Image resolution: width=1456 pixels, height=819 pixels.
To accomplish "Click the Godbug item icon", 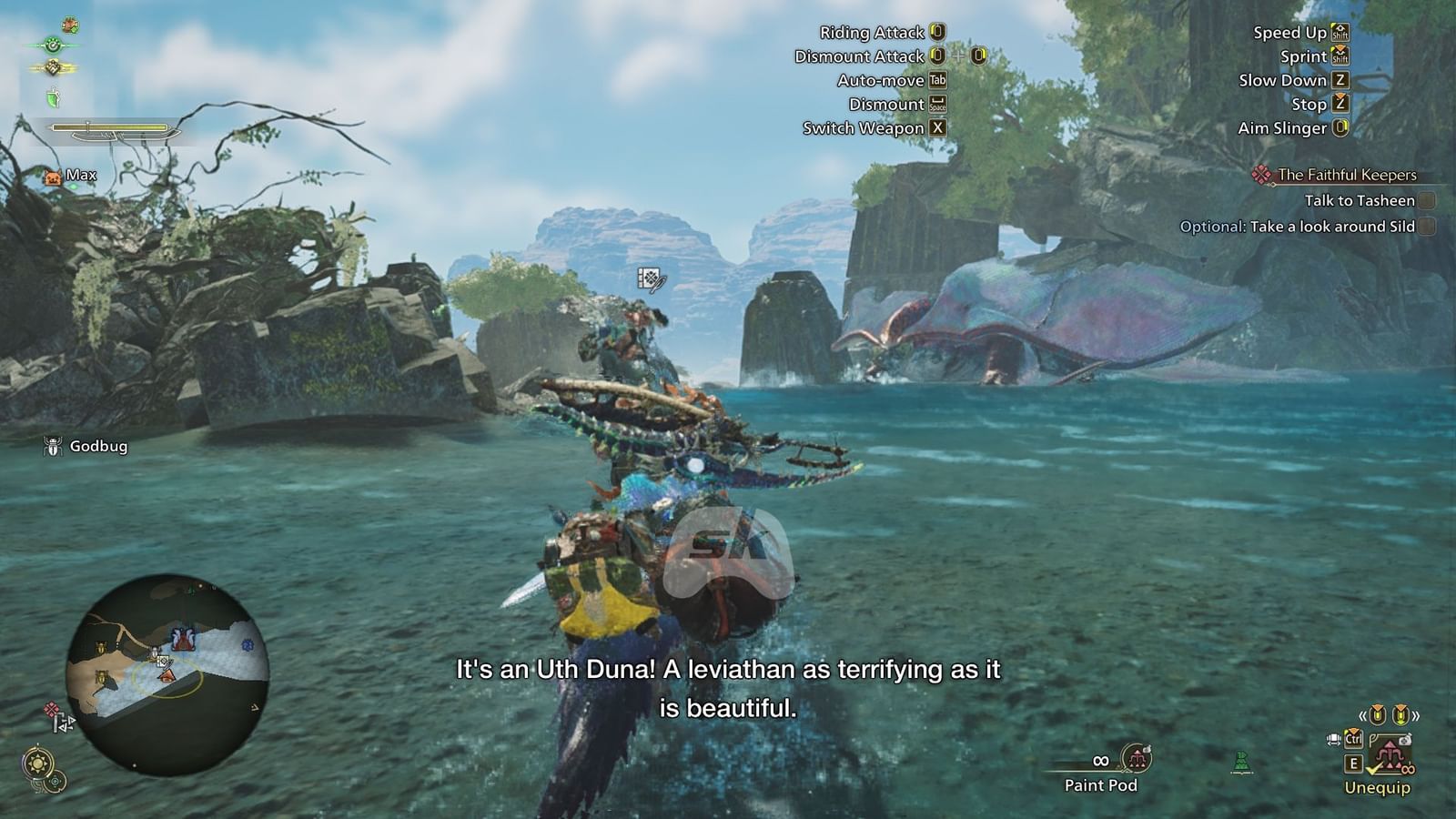I will point(52,447).
